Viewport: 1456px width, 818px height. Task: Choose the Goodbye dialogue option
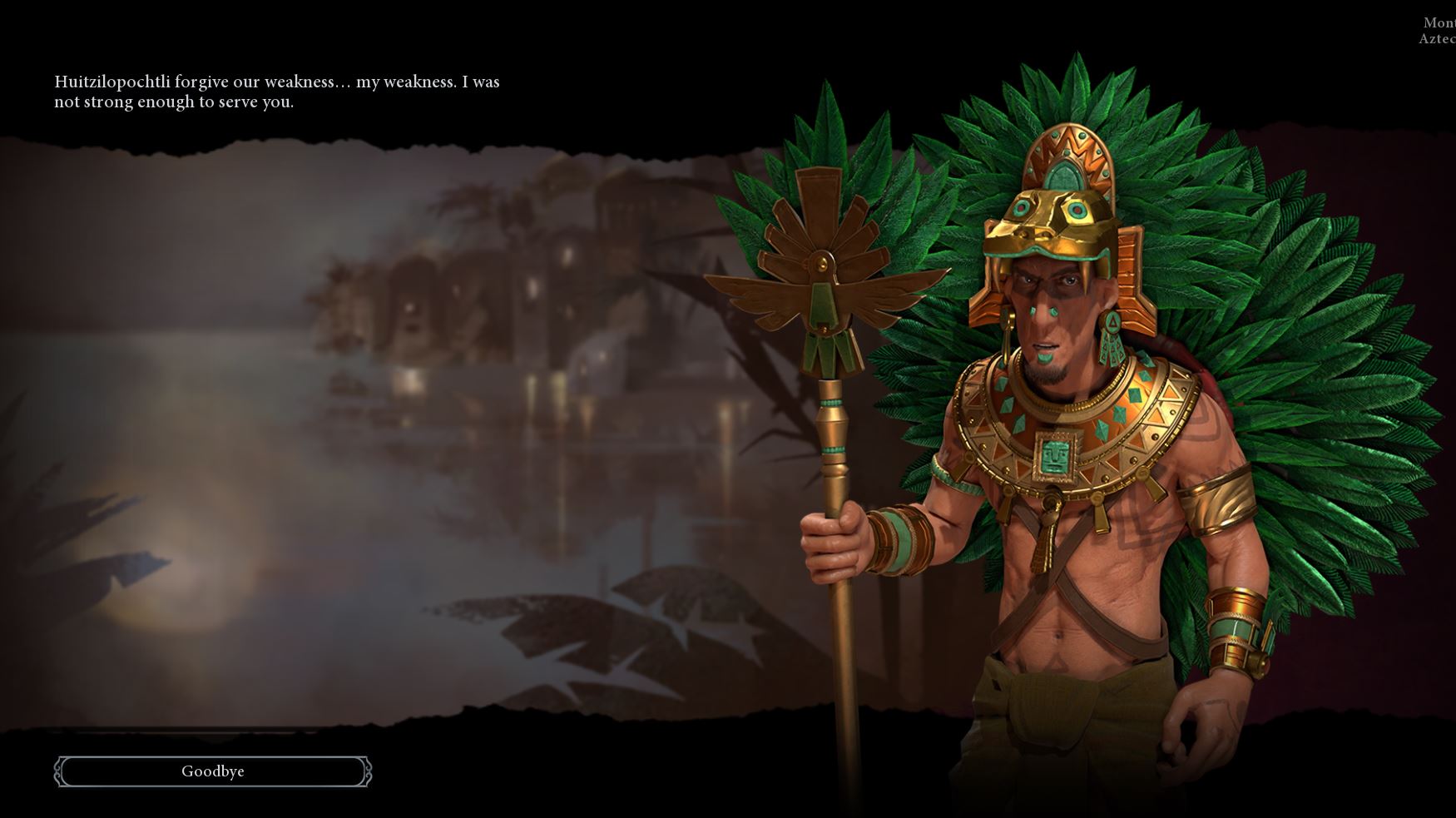click(x=213, y=771)
